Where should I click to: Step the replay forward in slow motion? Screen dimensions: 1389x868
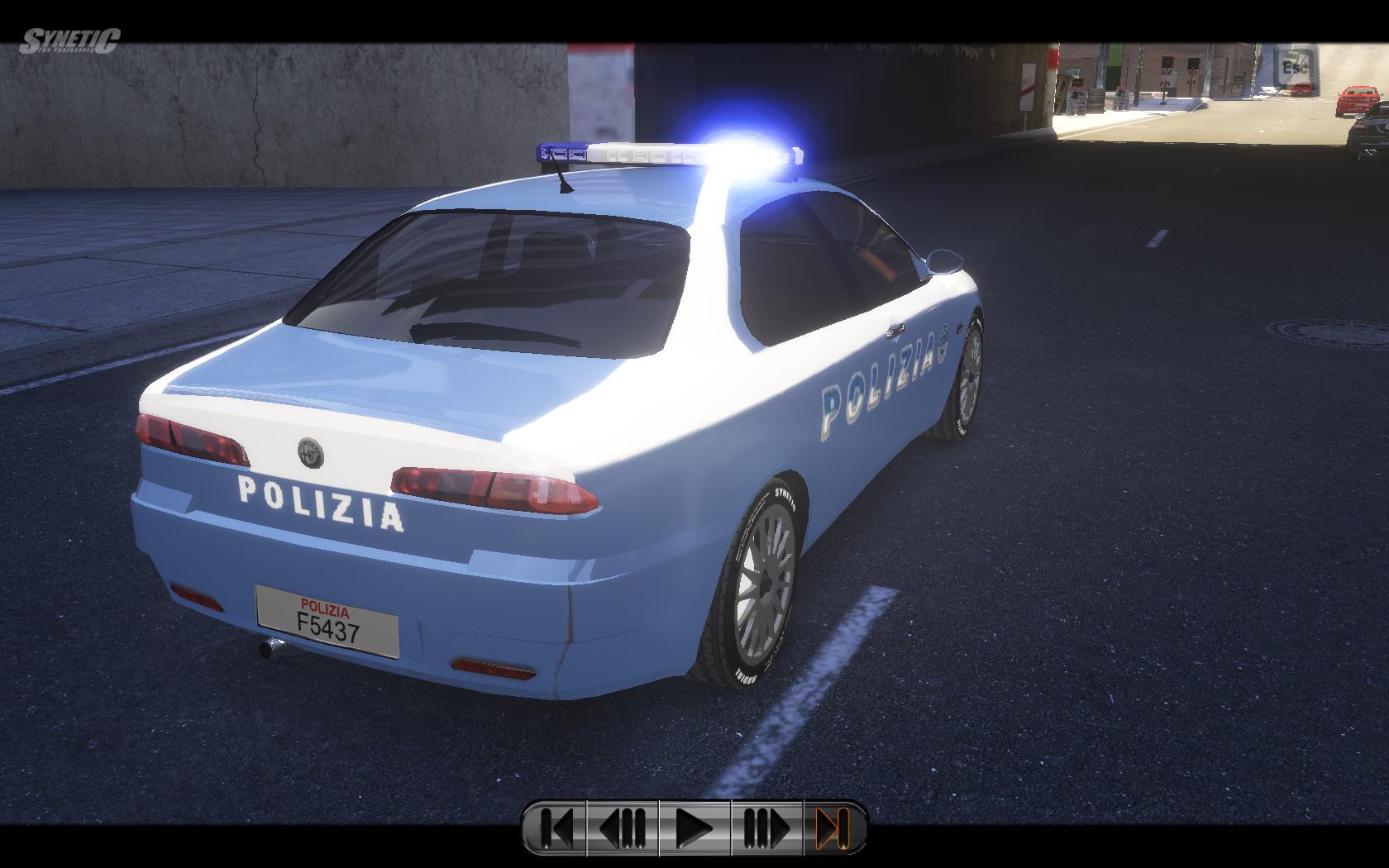(x=766, y=827)
